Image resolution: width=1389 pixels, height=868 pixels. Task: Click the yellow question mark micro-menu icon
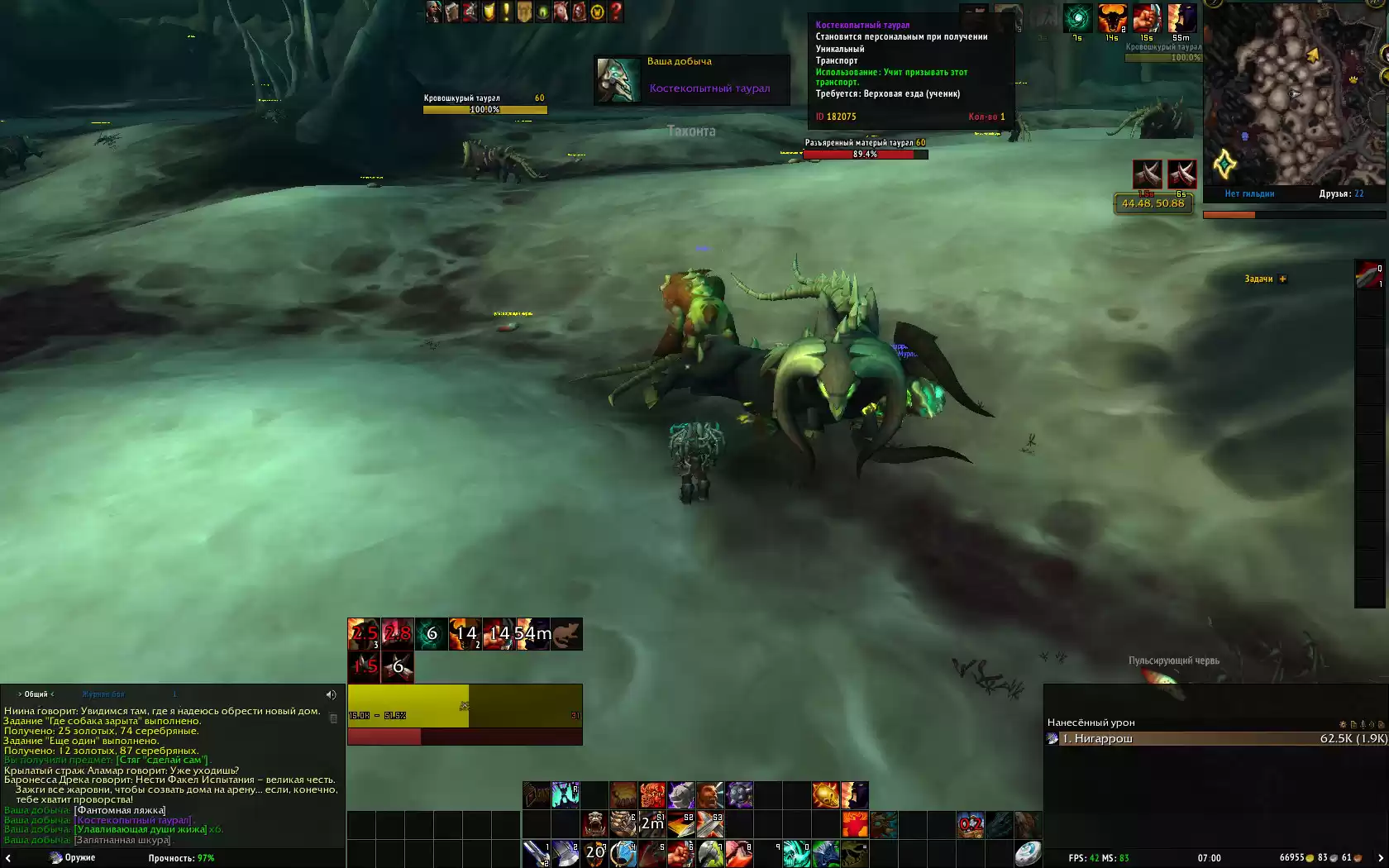[616, 12]
